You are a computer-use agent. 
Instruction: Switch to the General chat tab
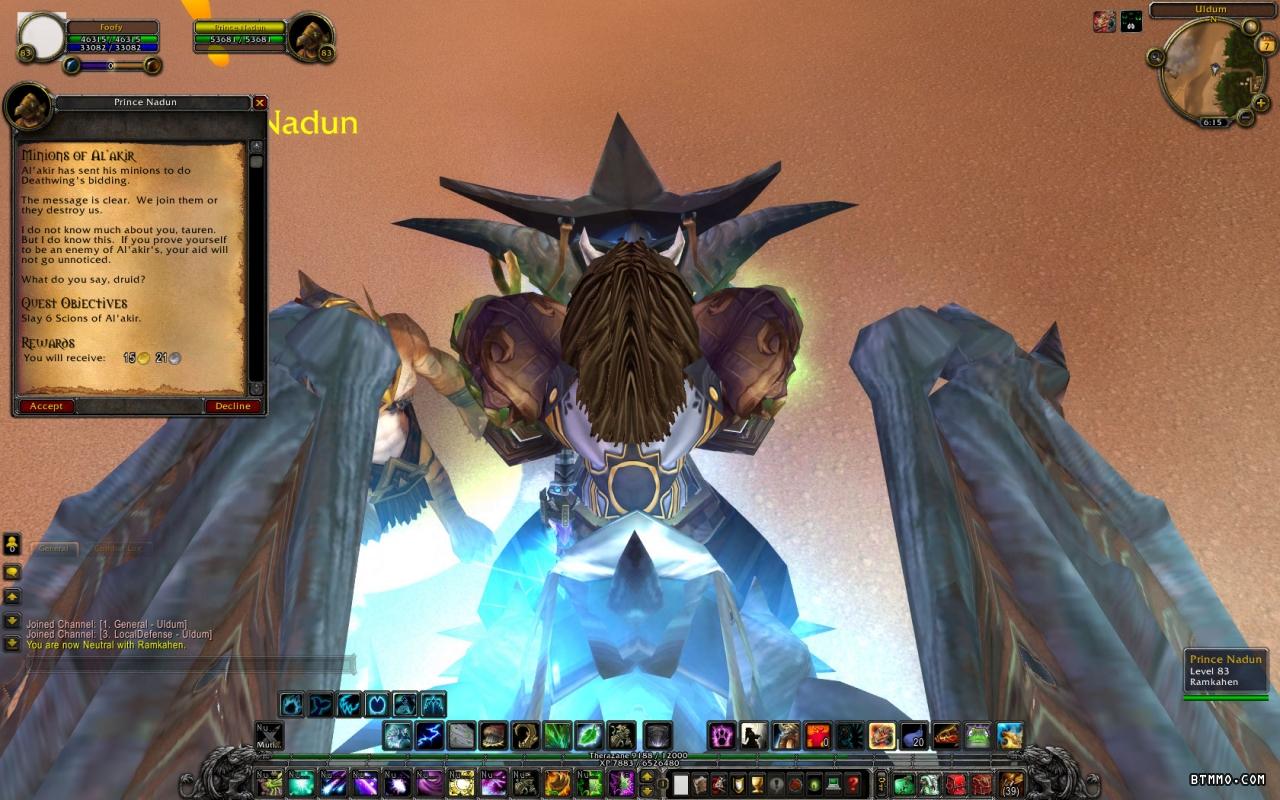(x=54, y=548)
